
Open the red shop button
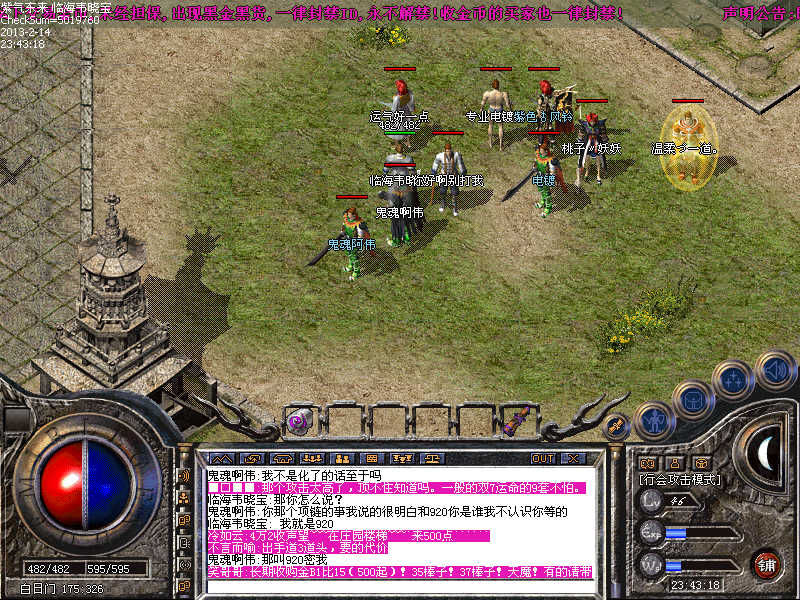pyautogui.click(x=766, y=563)
